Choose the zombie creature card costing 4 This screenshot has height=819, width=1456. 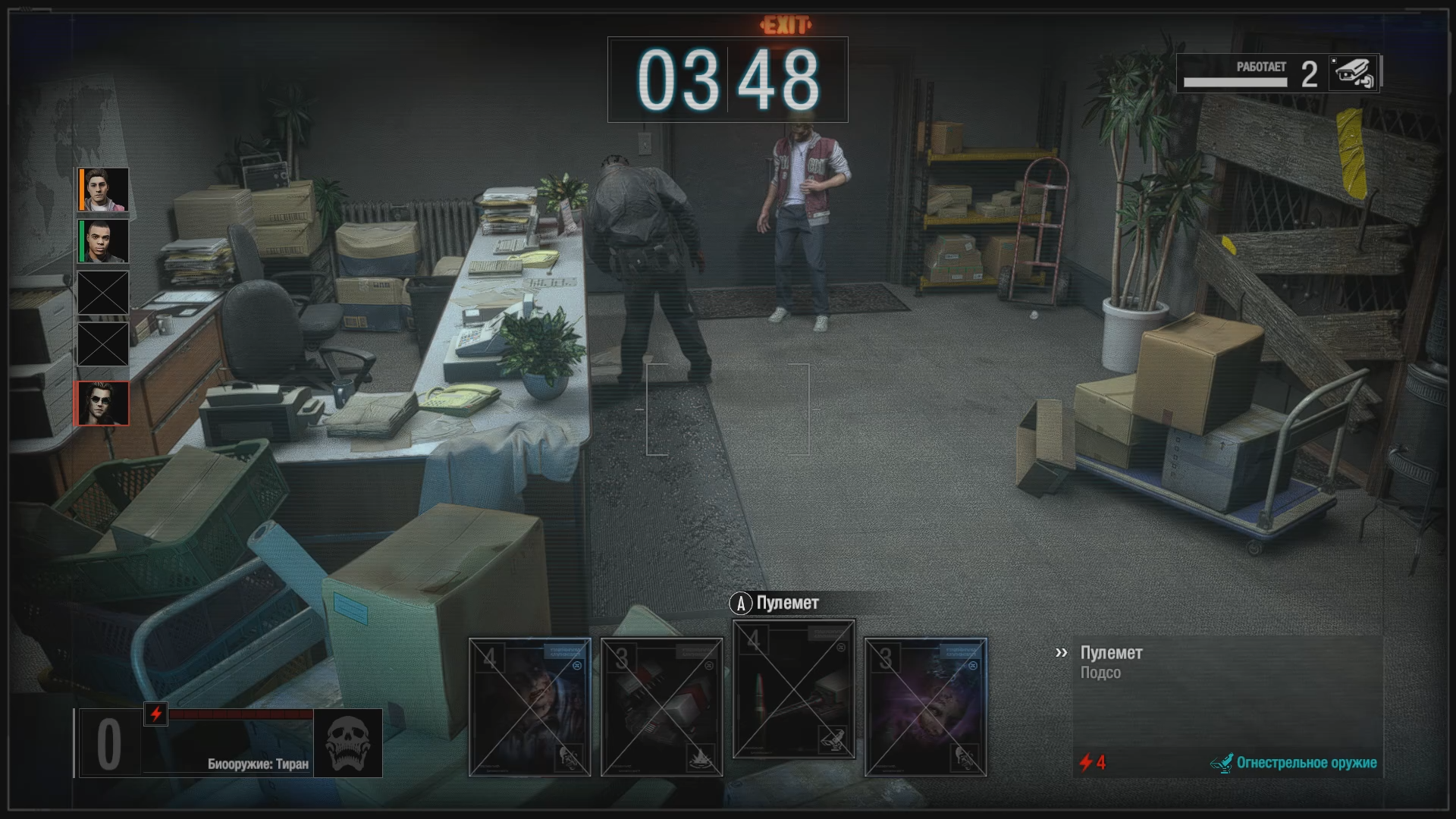(529, 707)
